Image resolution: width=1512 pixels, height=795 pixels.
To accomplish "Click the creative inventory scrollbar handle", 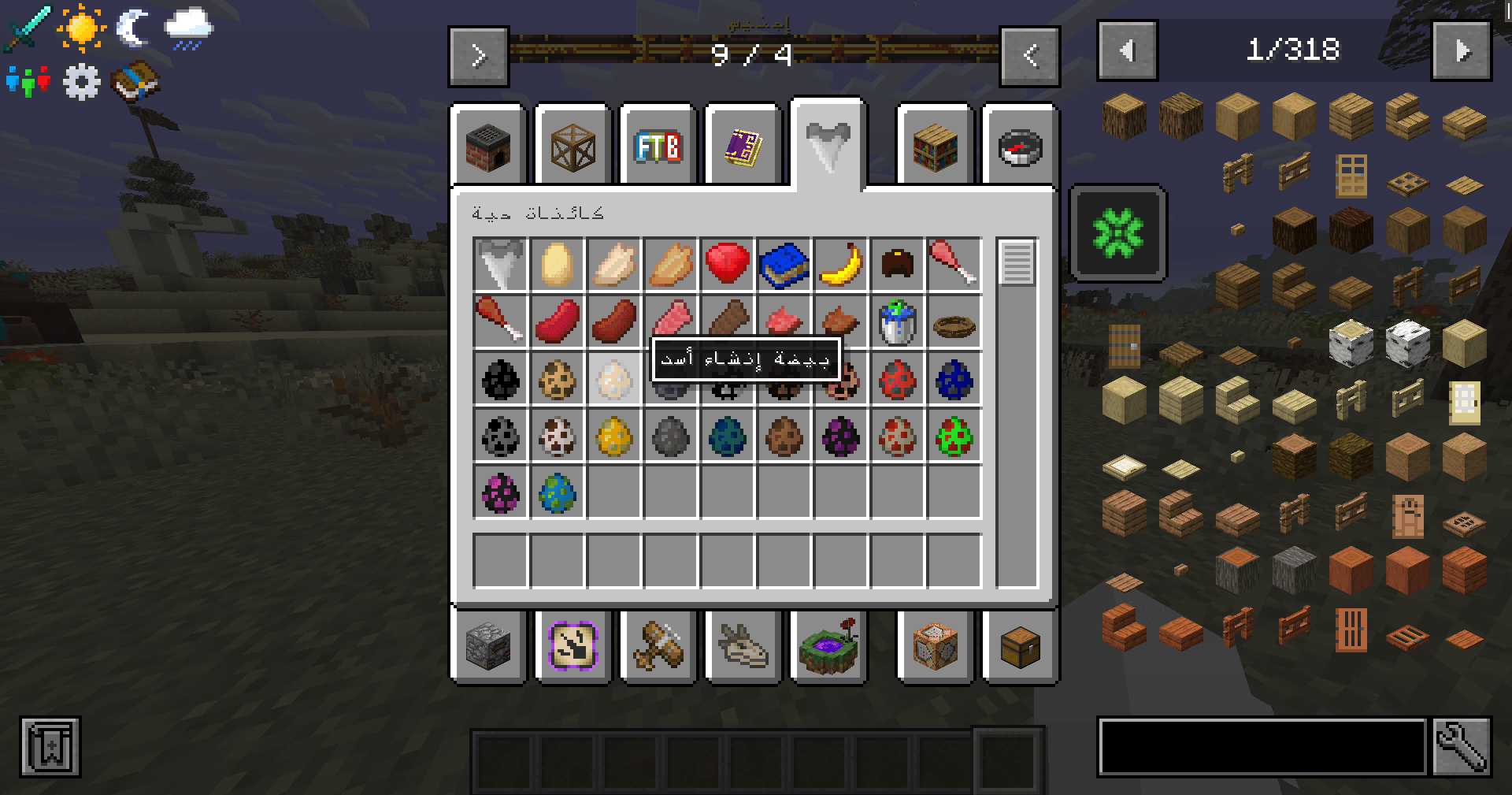I will coord(1017,262).
